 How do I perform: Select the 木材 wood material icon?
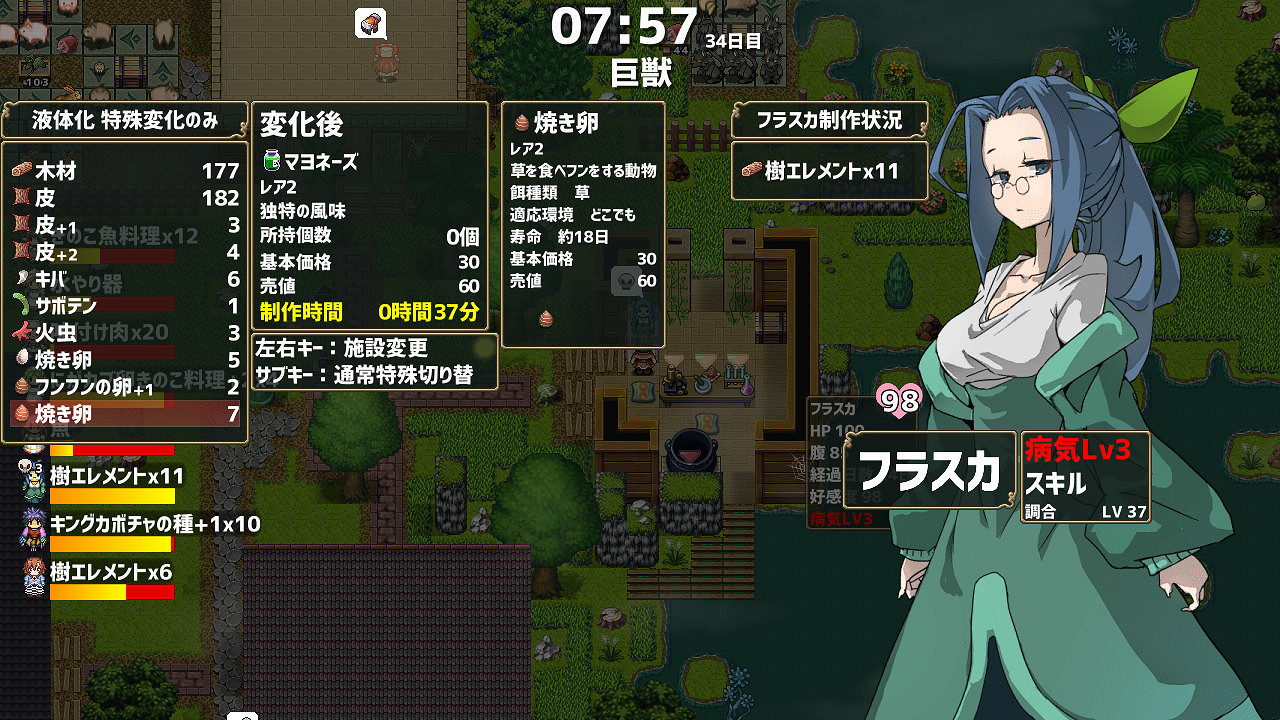[20, 171]
